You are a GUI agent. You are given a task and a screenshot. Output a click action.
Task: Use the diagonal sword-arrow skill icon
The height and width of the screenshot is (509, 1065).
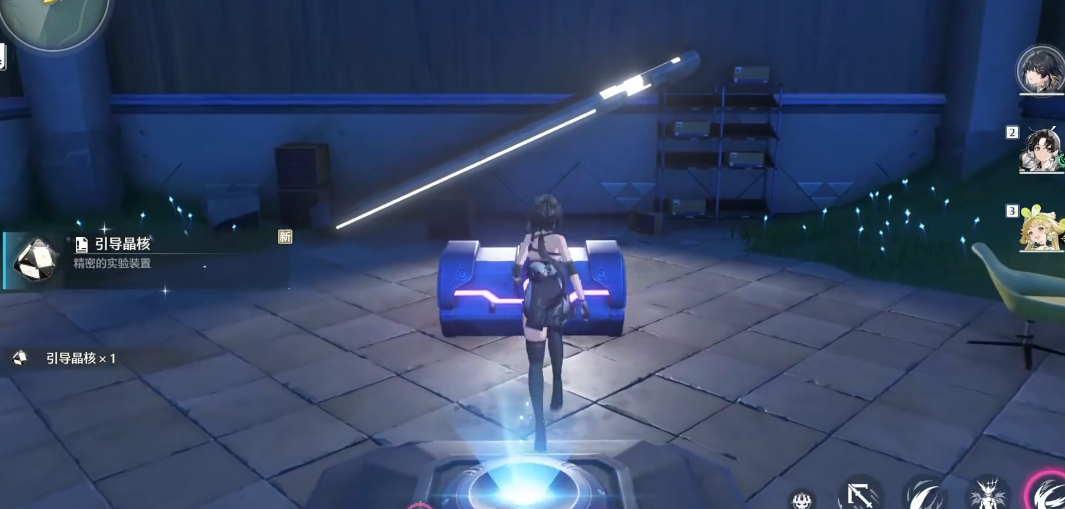(859, 494)
